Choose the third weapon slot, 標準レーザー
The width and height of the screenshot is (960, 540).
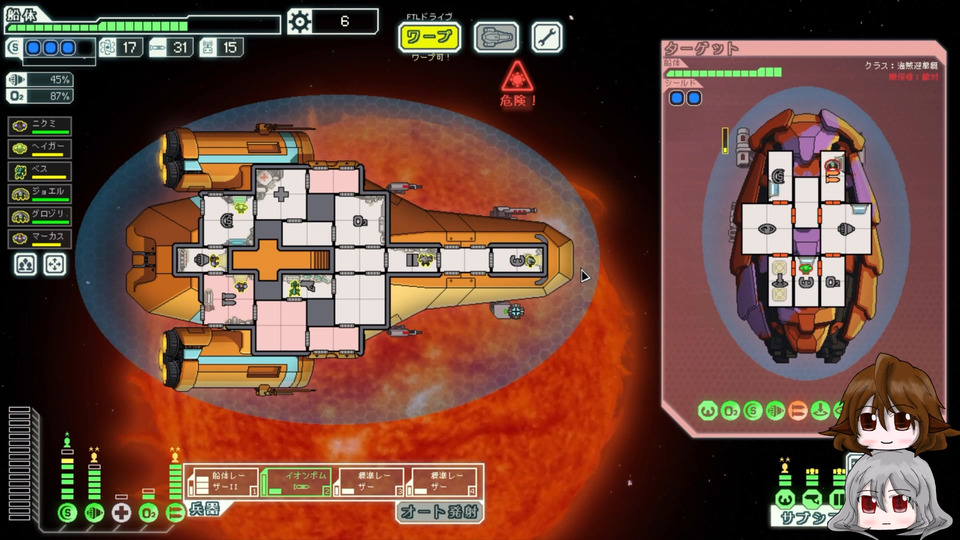(x=368, y=482)
